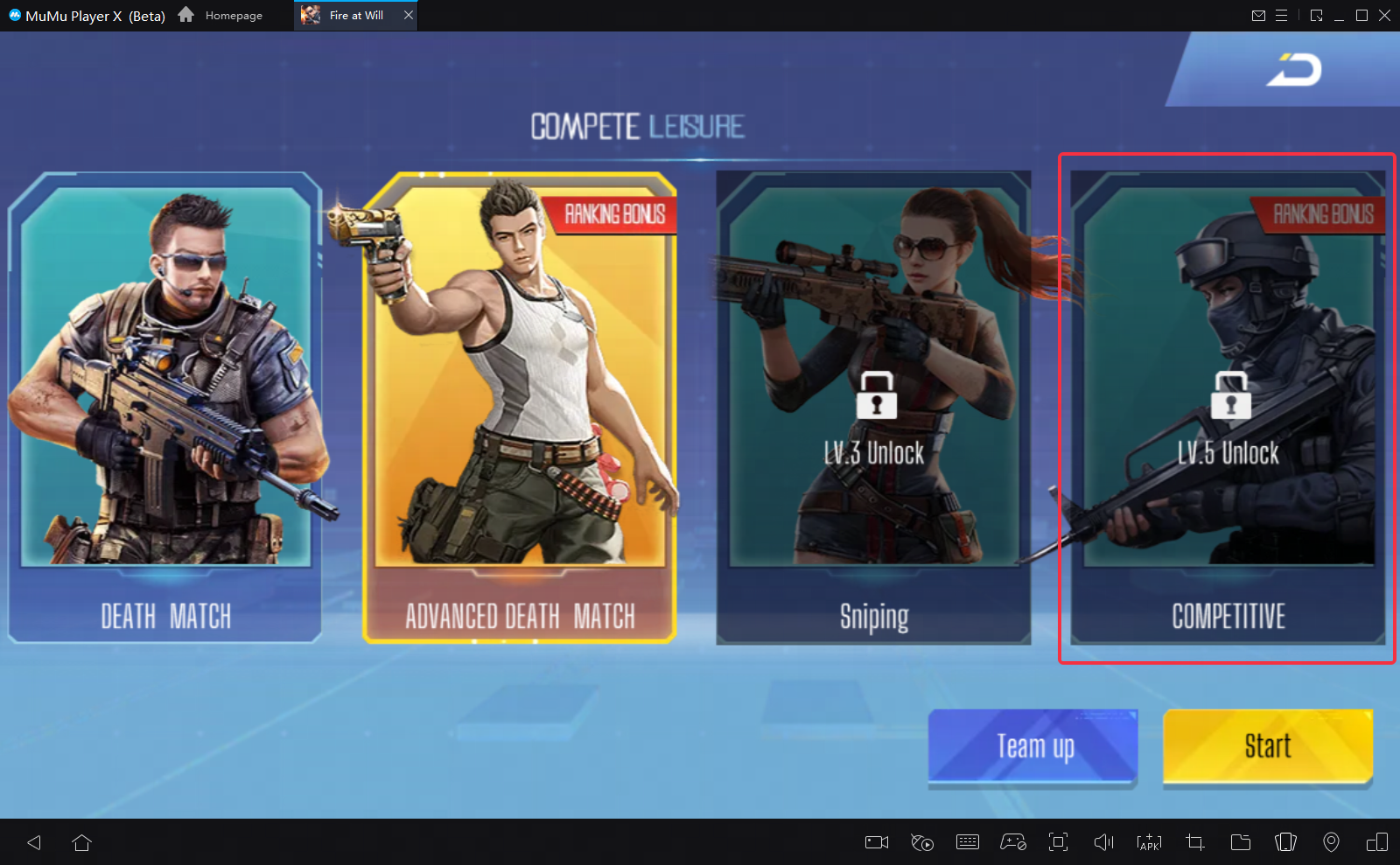Click the Team up button

(1032, 746)
